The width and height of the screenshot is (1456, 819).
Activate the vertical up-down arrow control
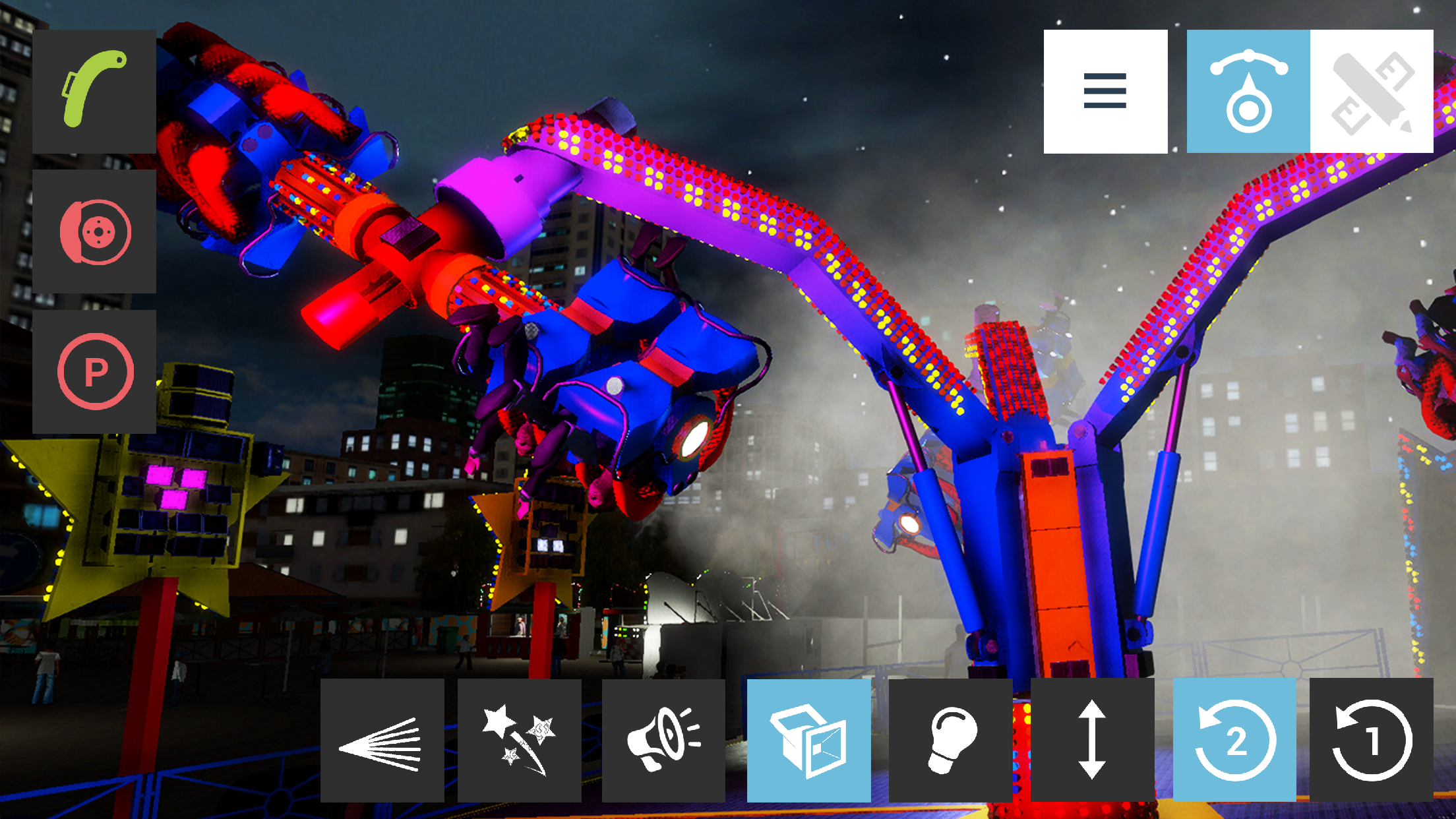tap(1092, 741)
